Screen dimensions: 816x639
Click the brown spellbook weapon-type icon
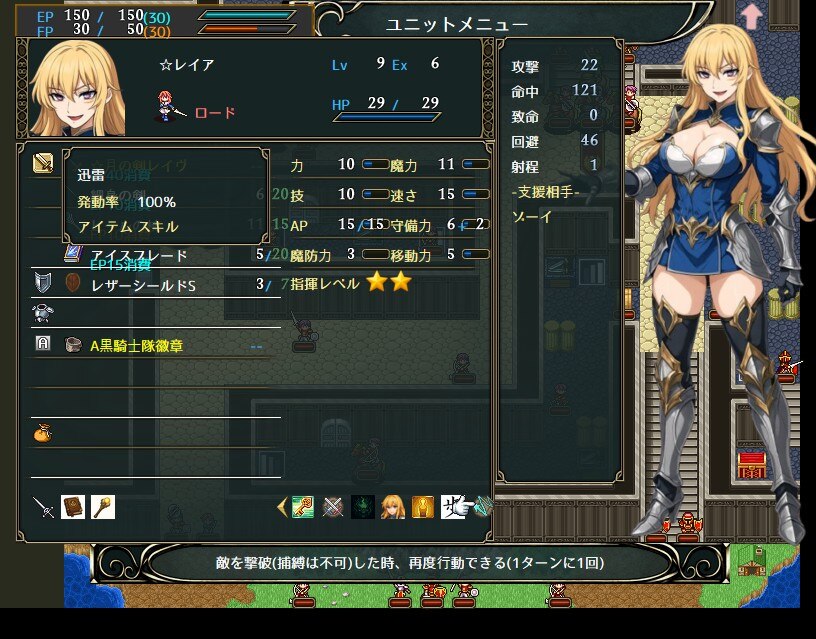(x=73, y=507)
